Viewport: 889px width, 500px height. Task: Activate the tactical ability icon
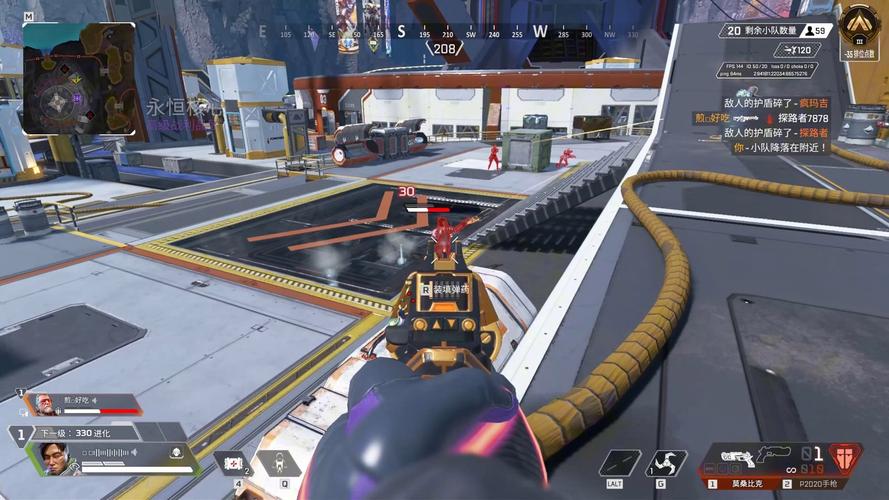tap(273, 463)
